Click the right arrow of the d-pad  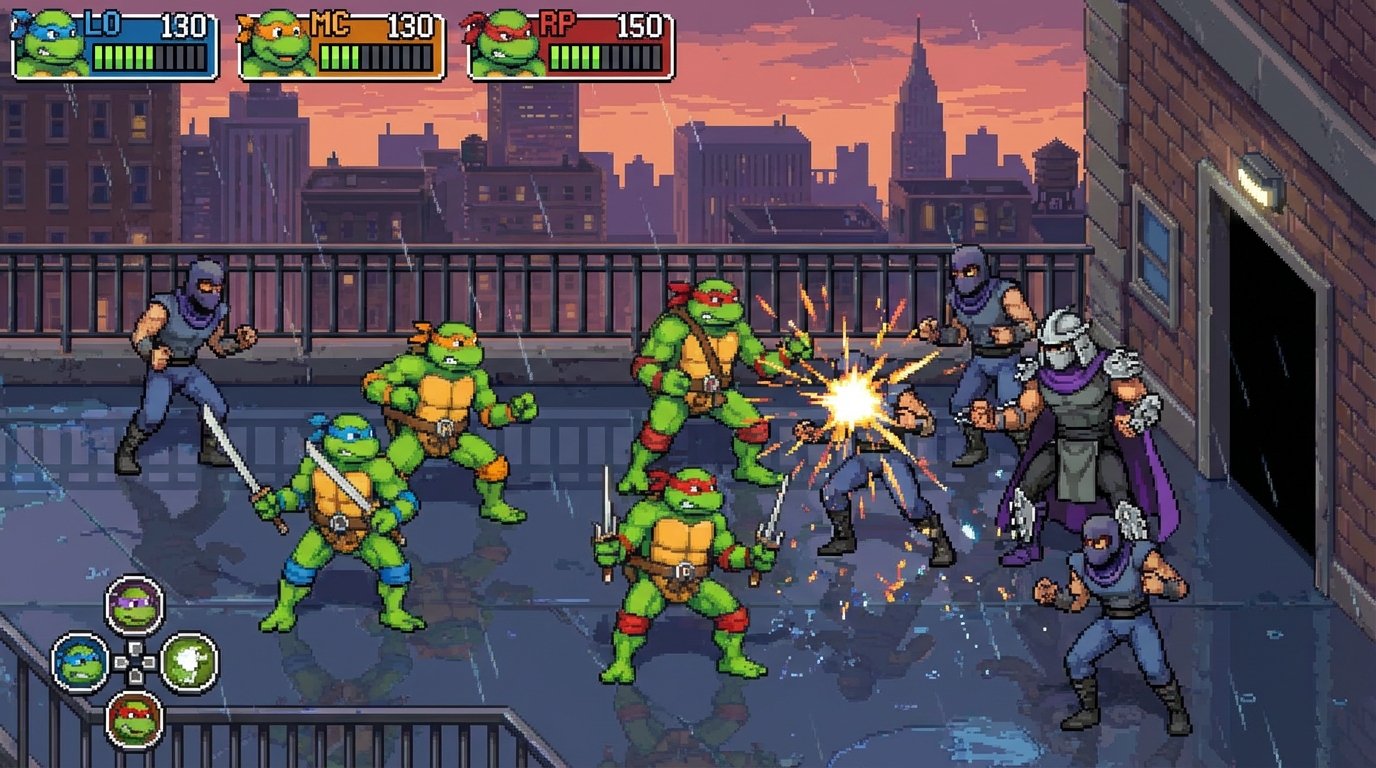149,661
